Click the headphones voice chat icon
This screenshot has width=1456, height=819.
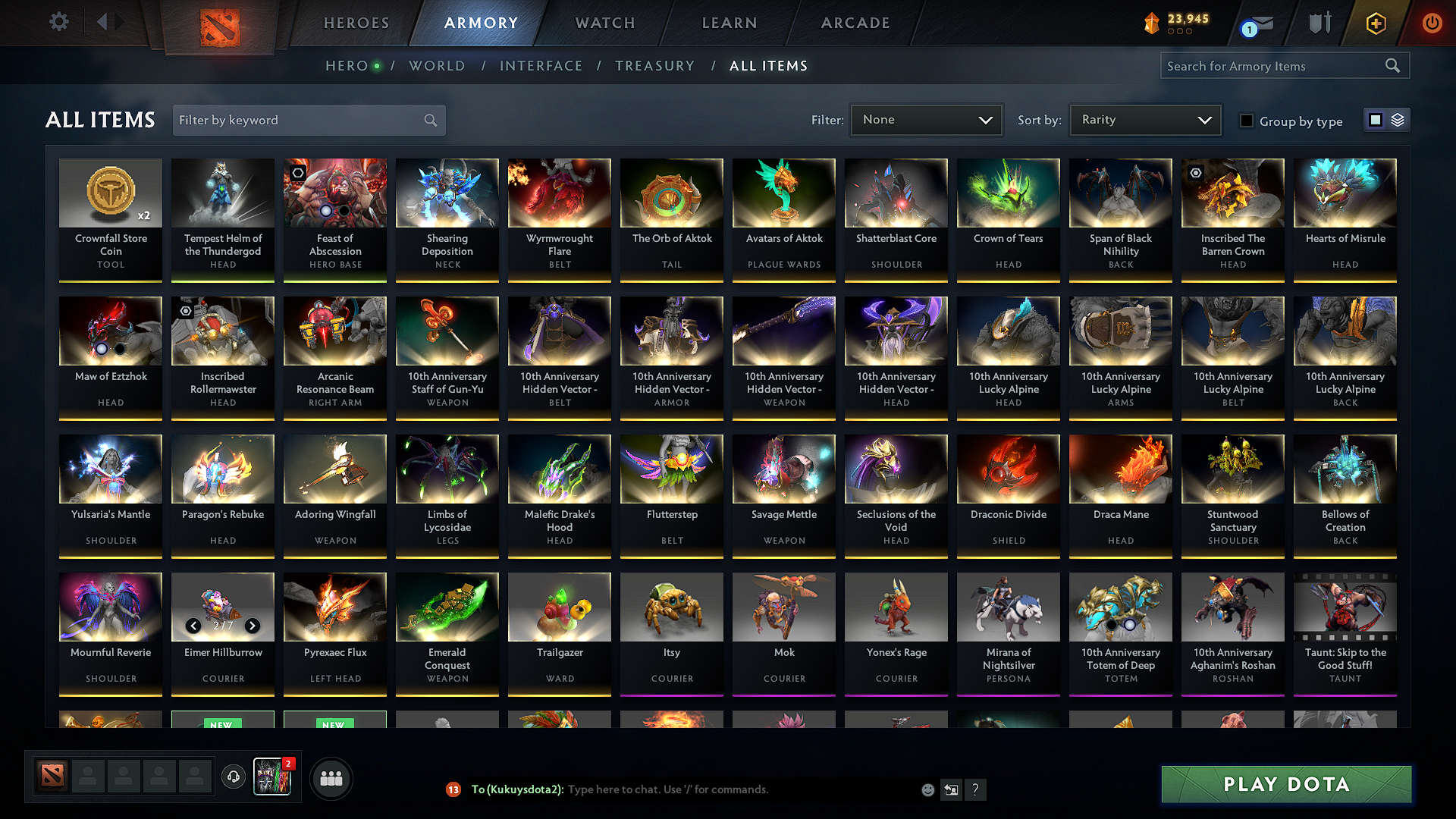click(234, 778)
